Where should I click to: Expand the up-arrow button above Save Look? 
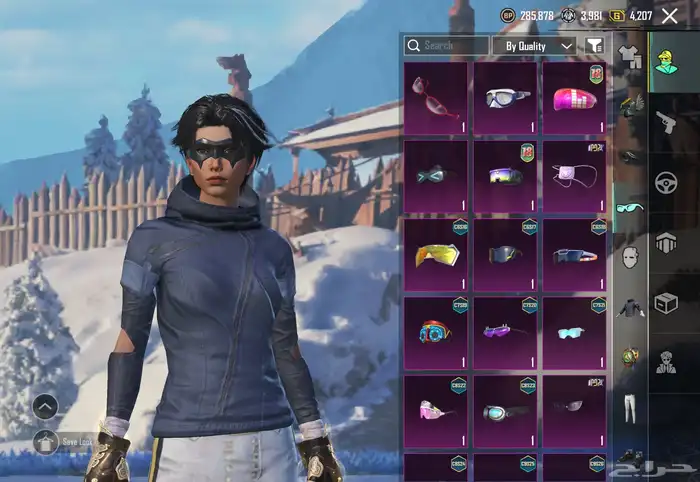tap(45, 406)
